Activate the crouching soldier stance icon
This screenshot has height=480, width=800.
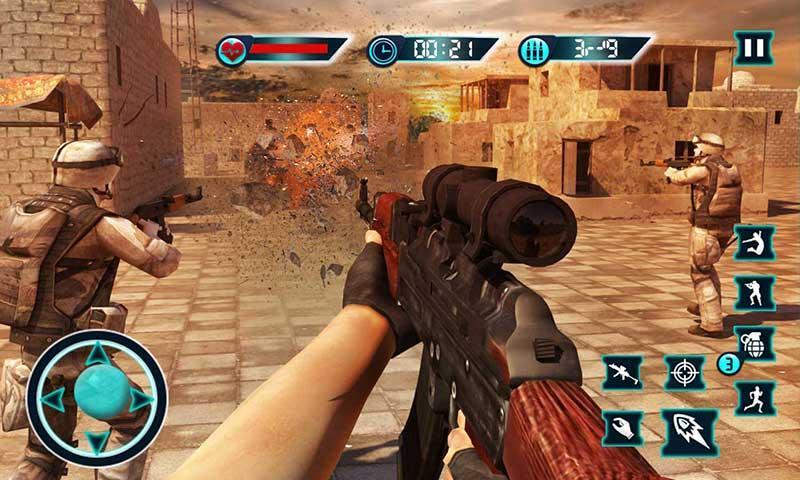click(754, 294)
